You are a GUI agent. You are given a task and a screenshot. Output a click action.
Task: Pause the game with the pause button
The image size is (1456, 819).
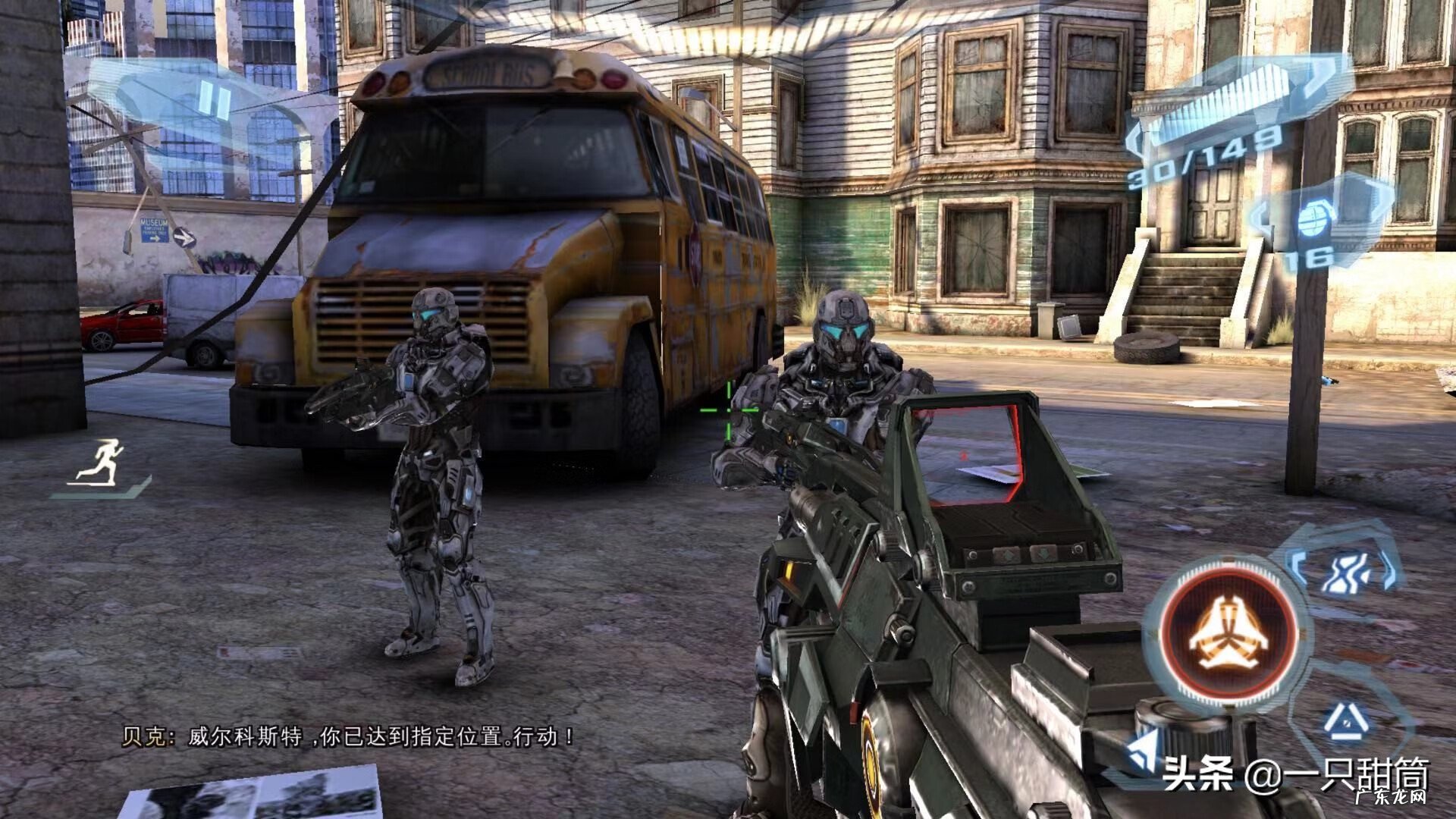tap(213, 102)
